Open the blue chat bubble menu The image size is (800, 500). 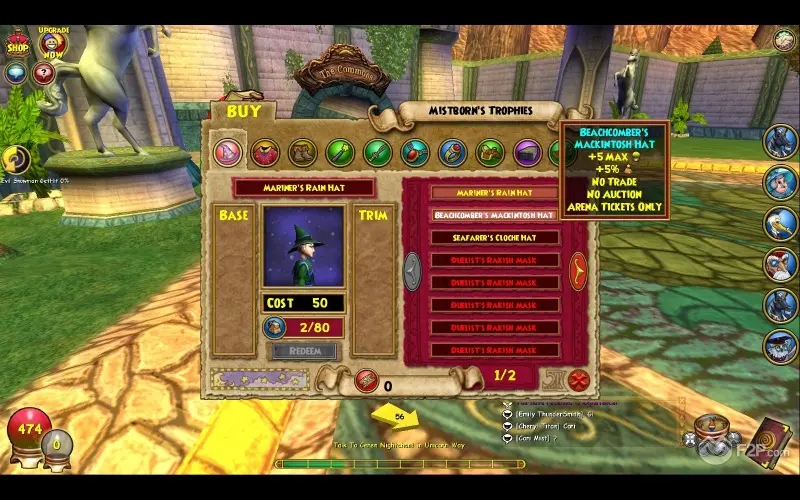pyautogui.click(x=16, y=73)
